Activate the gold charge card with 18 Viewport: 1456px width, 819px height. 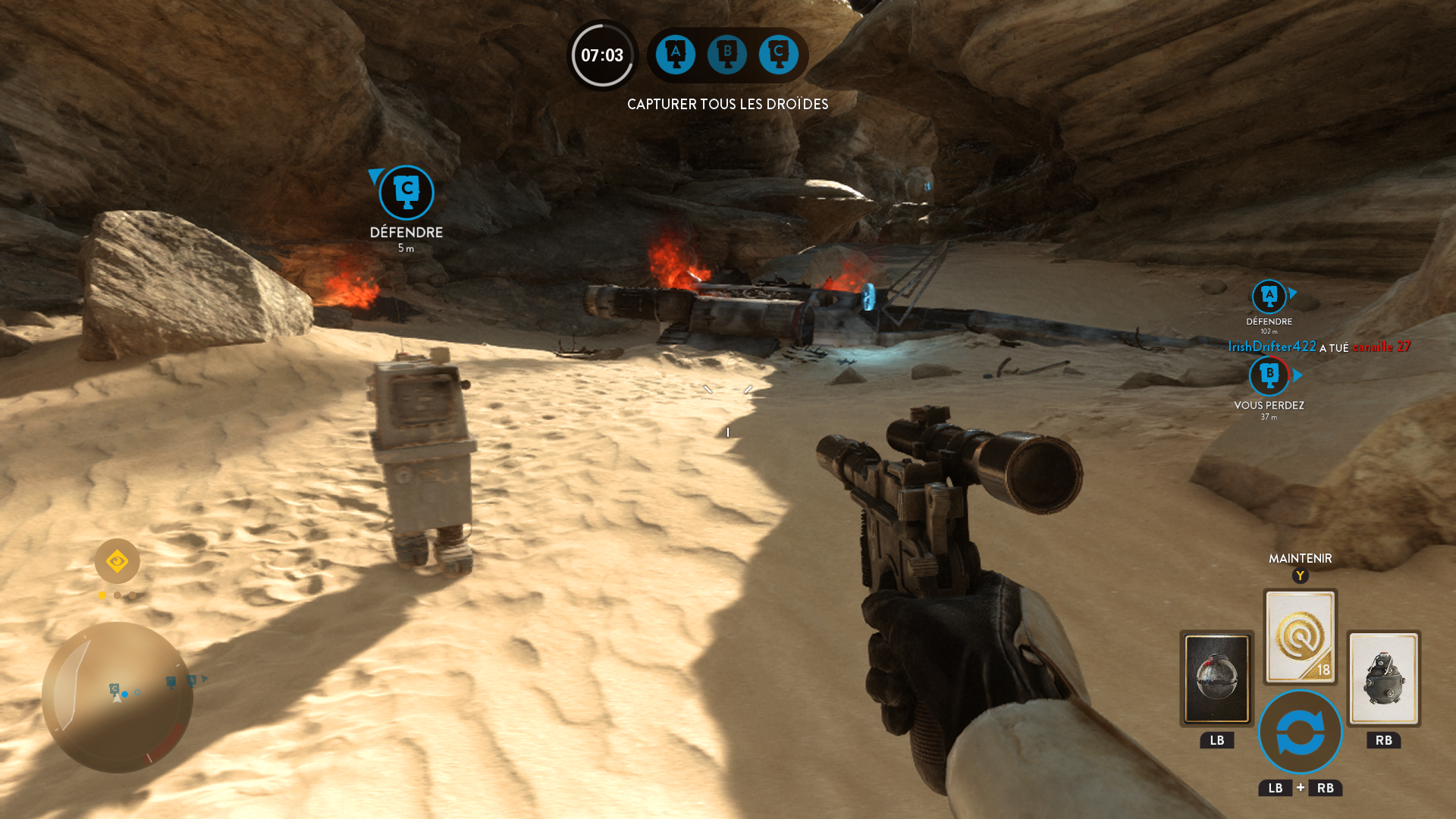point(1300,636)
